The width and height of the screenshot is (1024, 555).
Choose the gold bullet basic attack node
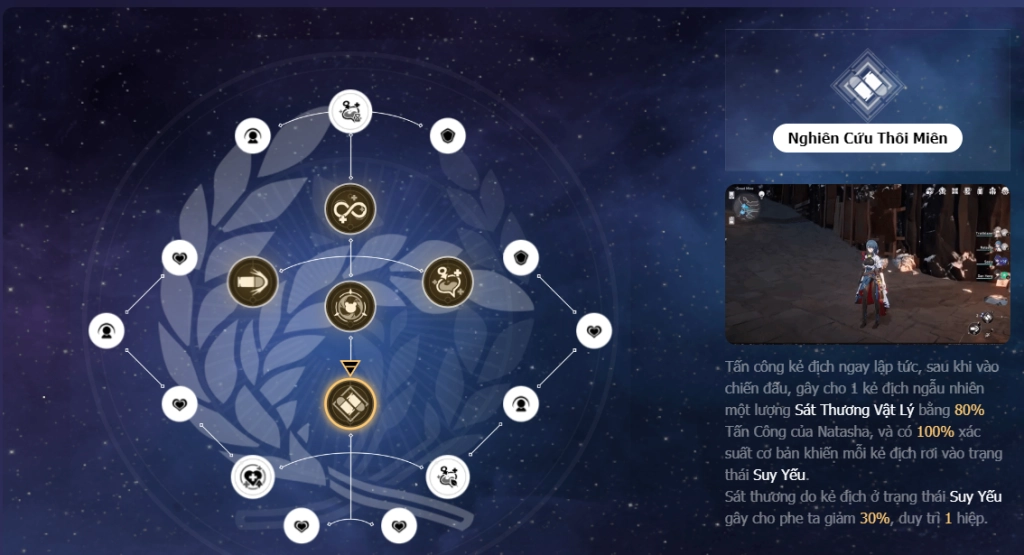pos(252,281)
